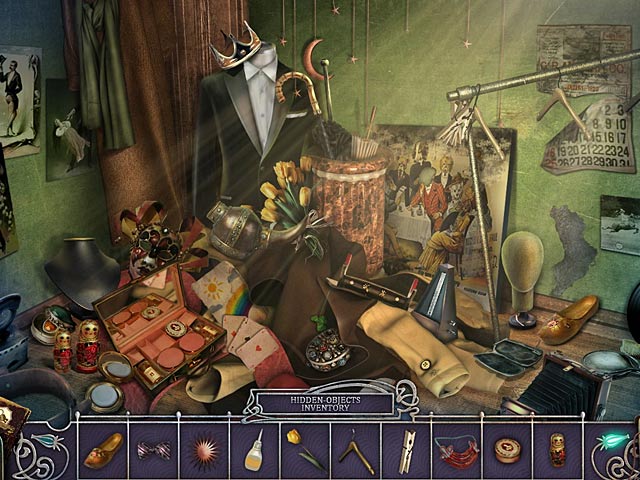Image resolution: width=640 pixels, height=480 pixels.
Task: Select the clothes hanger inventory slot
Action: tap(354, 451)
